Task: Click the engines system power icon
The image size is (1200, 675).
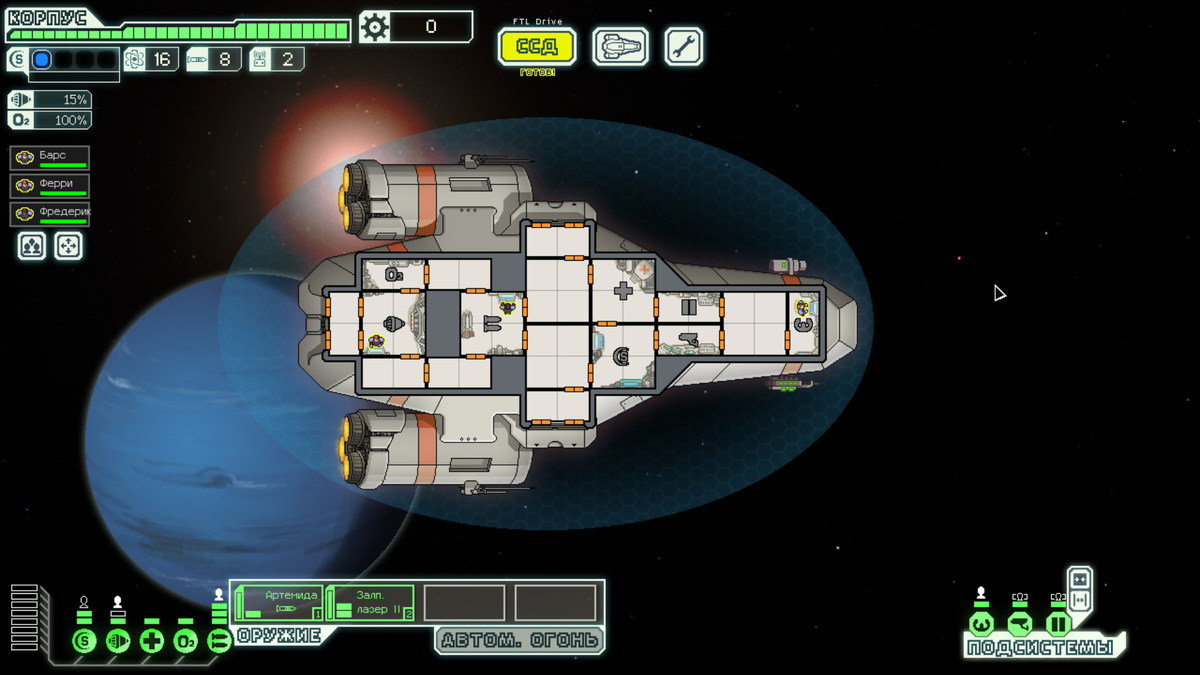Action: click(x=118, y=641)
